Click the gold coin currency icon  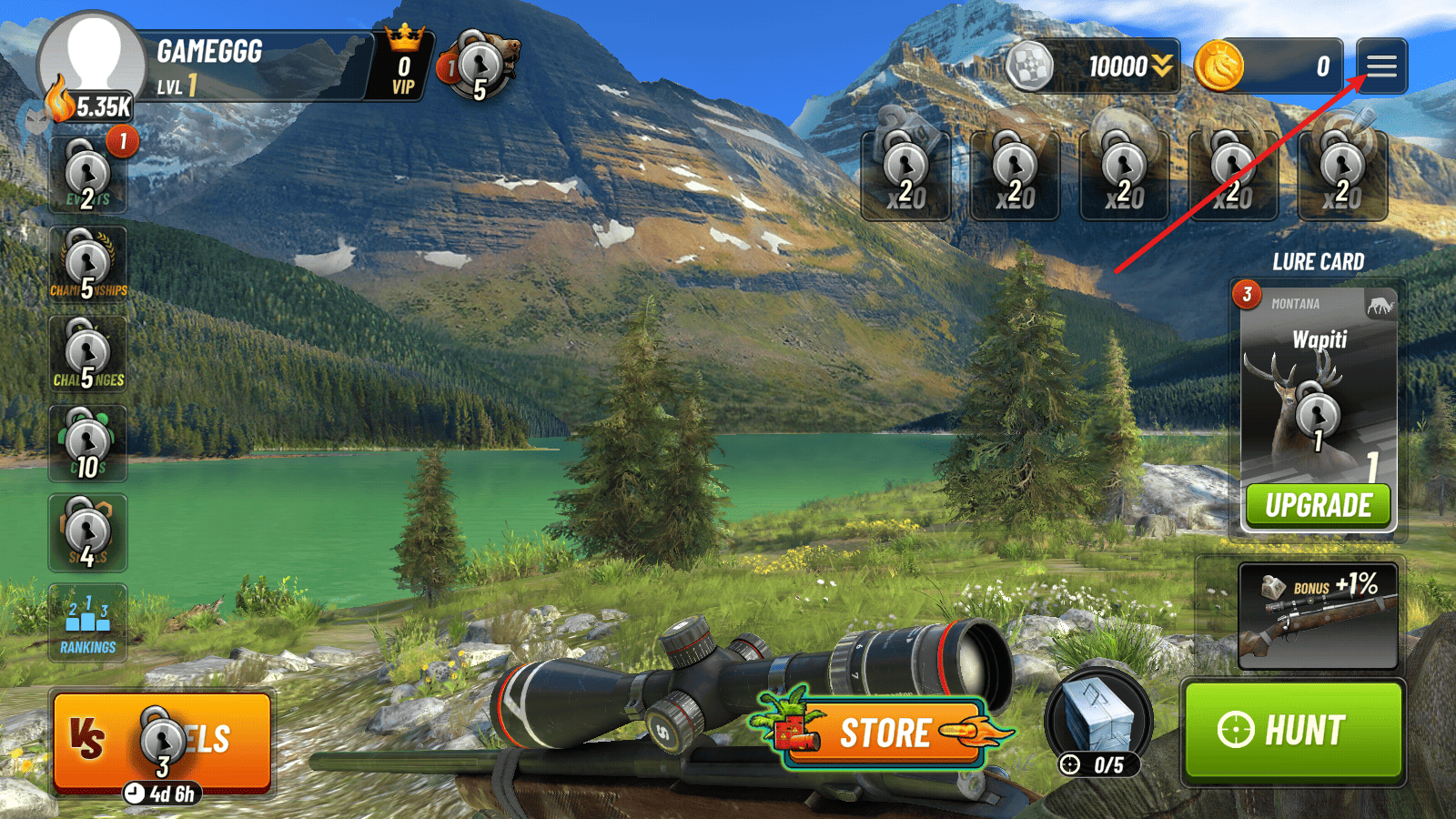(1218, 66)
